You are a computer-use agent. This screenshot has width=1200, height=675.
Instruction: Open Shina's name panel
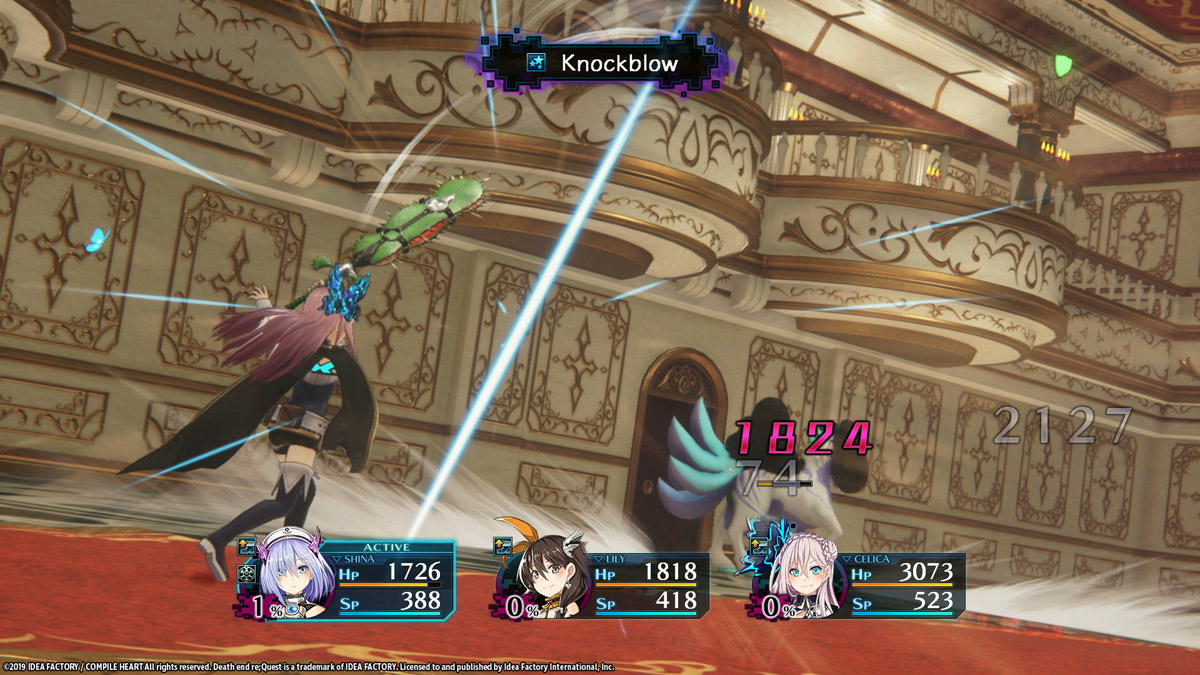pos(354,559)
